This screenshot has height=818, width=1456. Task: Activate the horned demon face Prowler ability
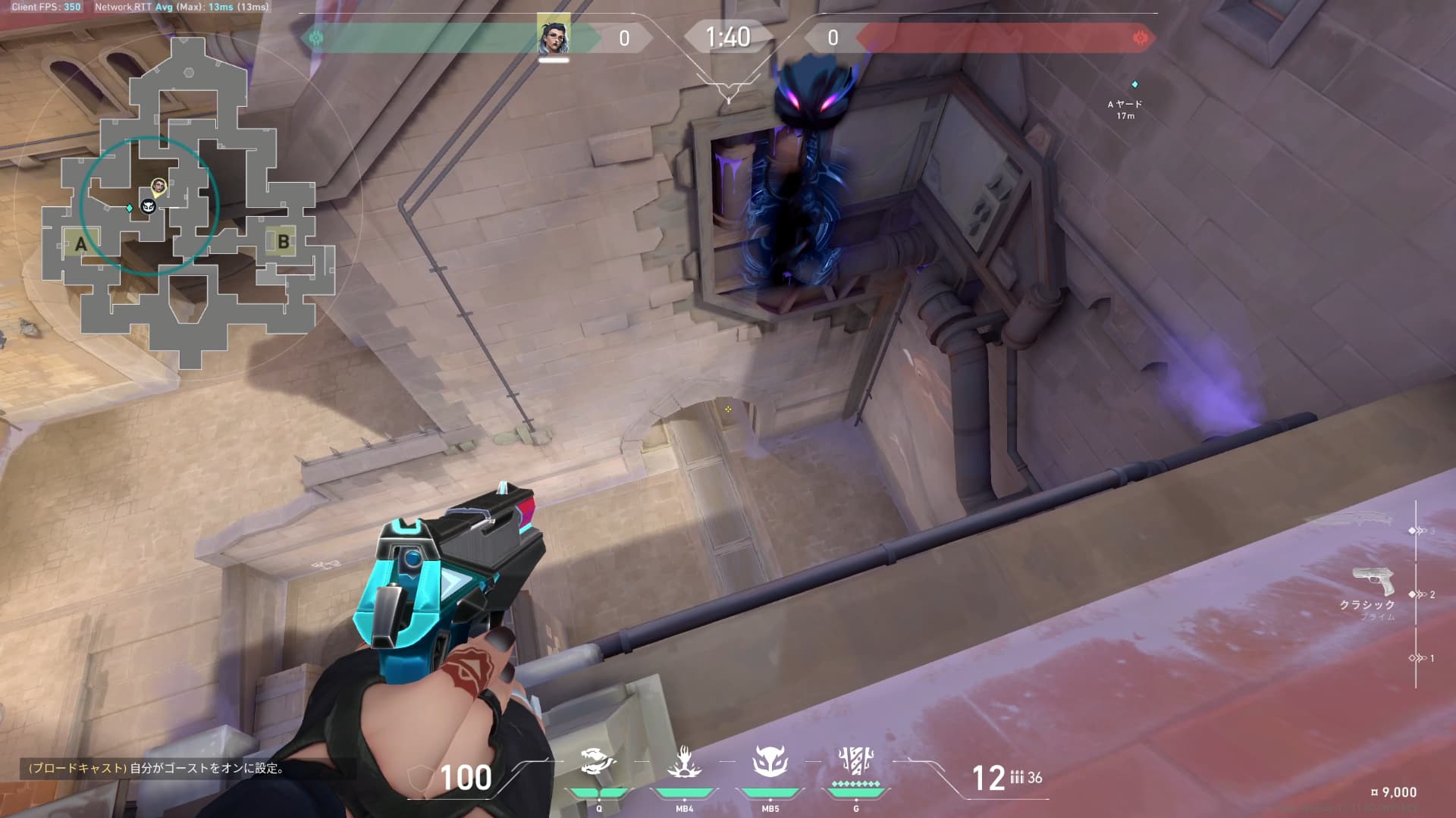(770, 762)
